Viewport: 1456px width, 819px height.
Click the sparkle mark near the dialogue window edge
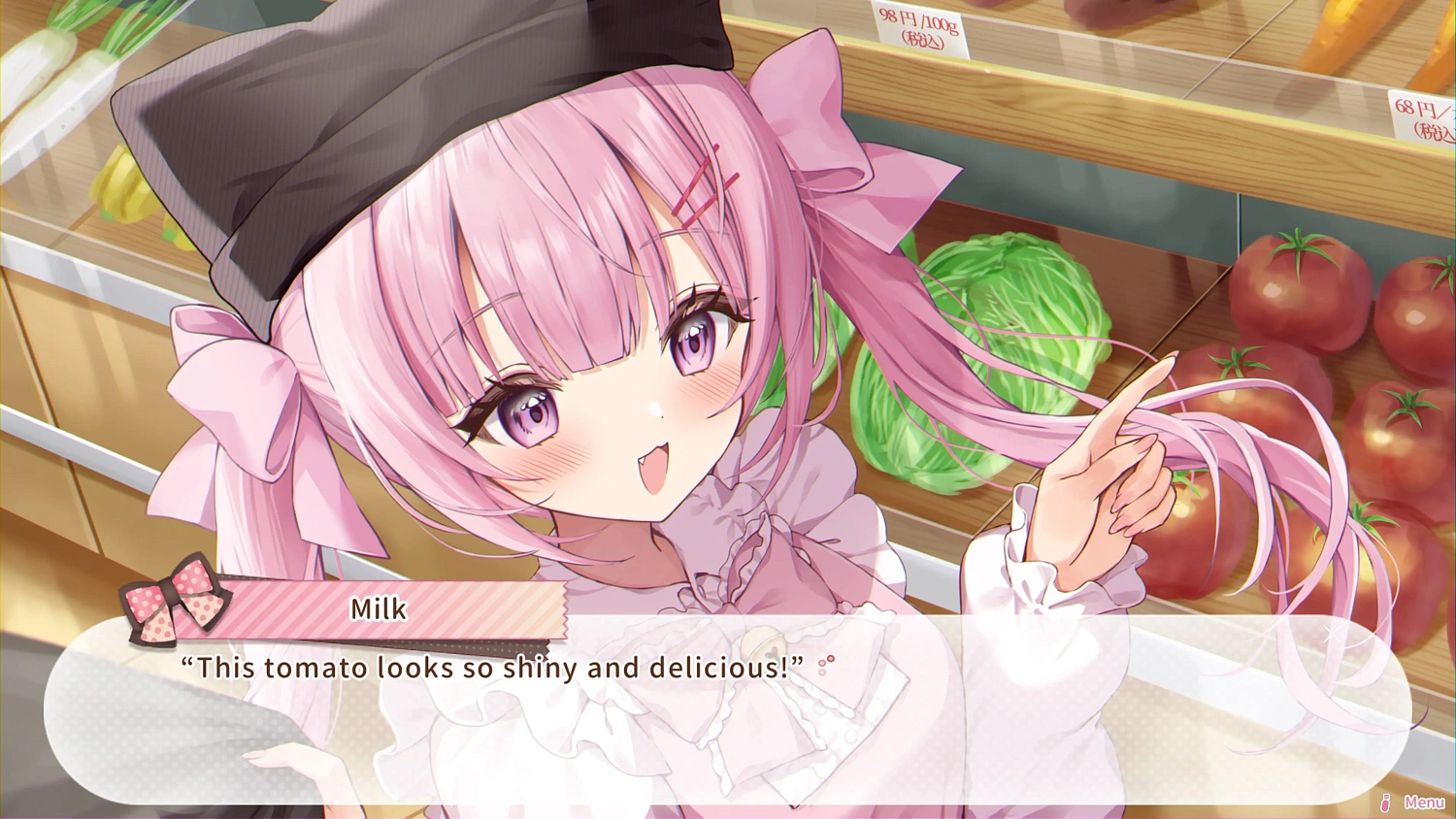[1332, 635]
